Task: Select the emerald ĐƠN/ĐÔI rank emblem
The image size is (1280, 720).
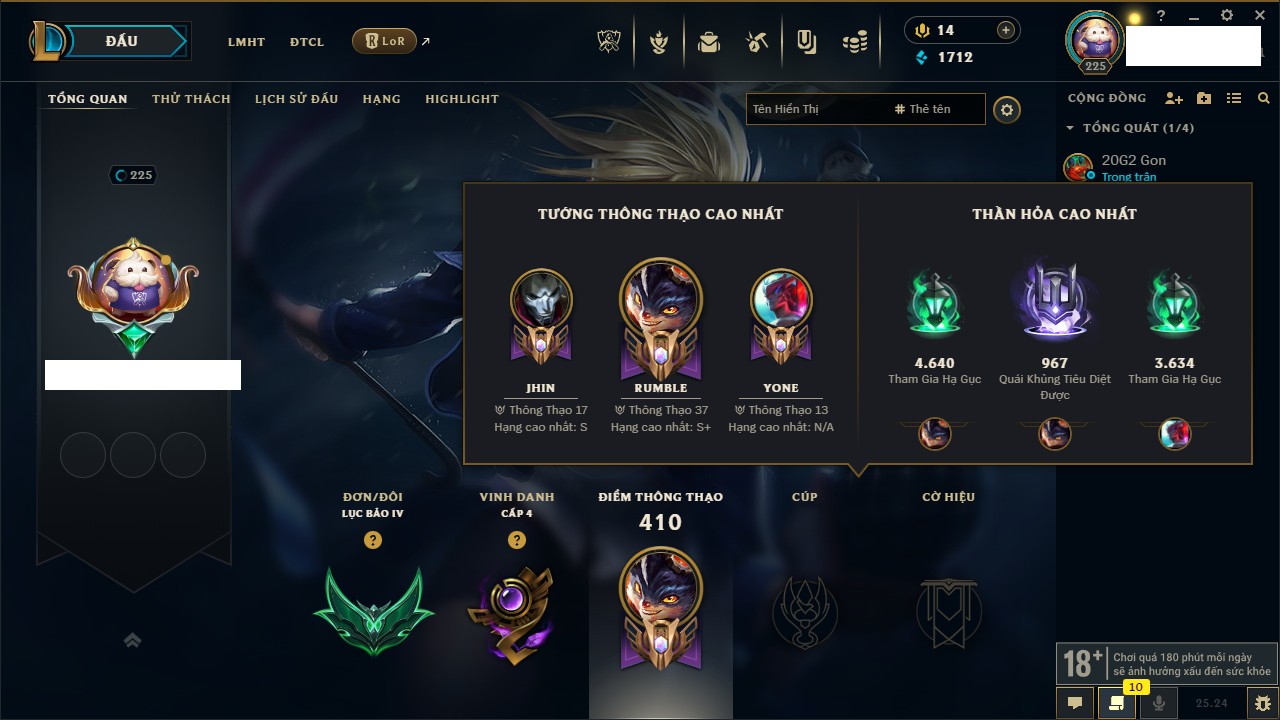Action: click(x=373, y=610)
